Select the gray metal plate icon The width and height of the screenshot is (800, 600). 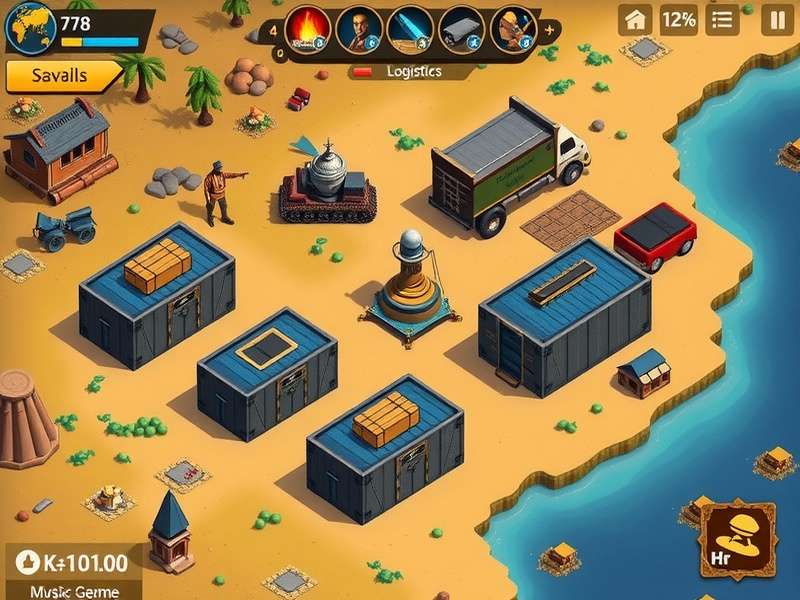461,29
